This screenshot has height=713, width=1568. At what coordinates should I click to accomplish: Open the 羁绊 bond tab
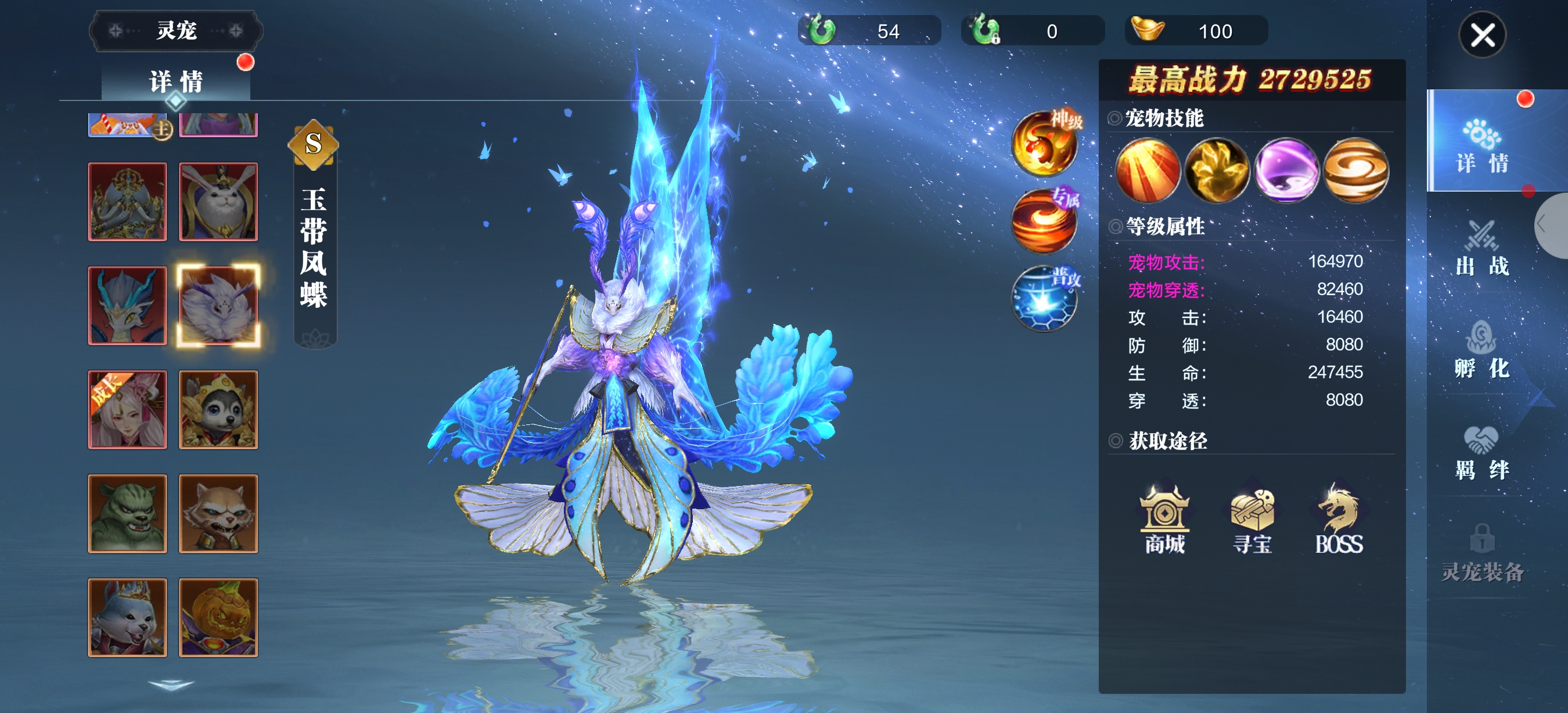pos(1481,453)
